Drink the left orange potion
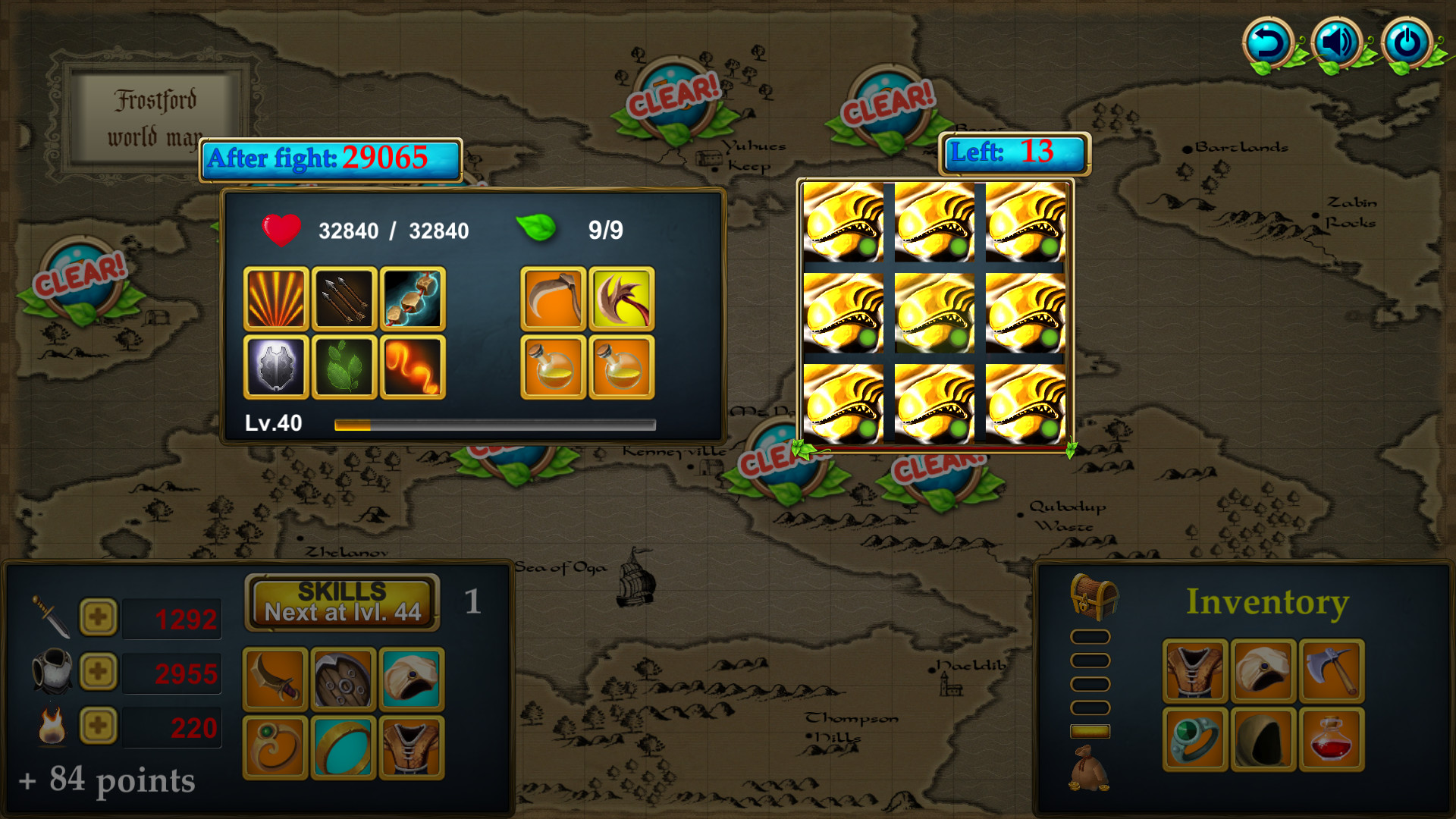Image resolution: width=1456 pixels, height=819 pixels. (x=554, y=368)
